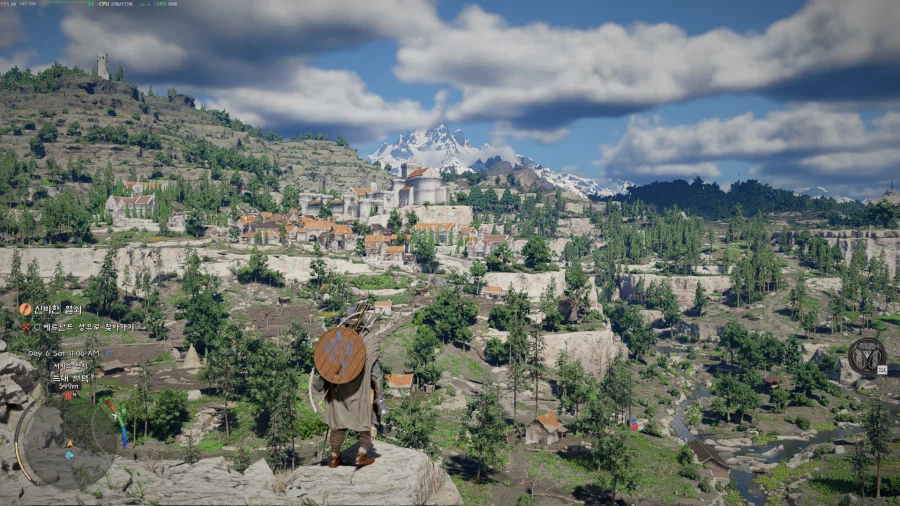900x506 pixels.
Task: Select the orange player arrow on the minimap
Action: [69, 442]
